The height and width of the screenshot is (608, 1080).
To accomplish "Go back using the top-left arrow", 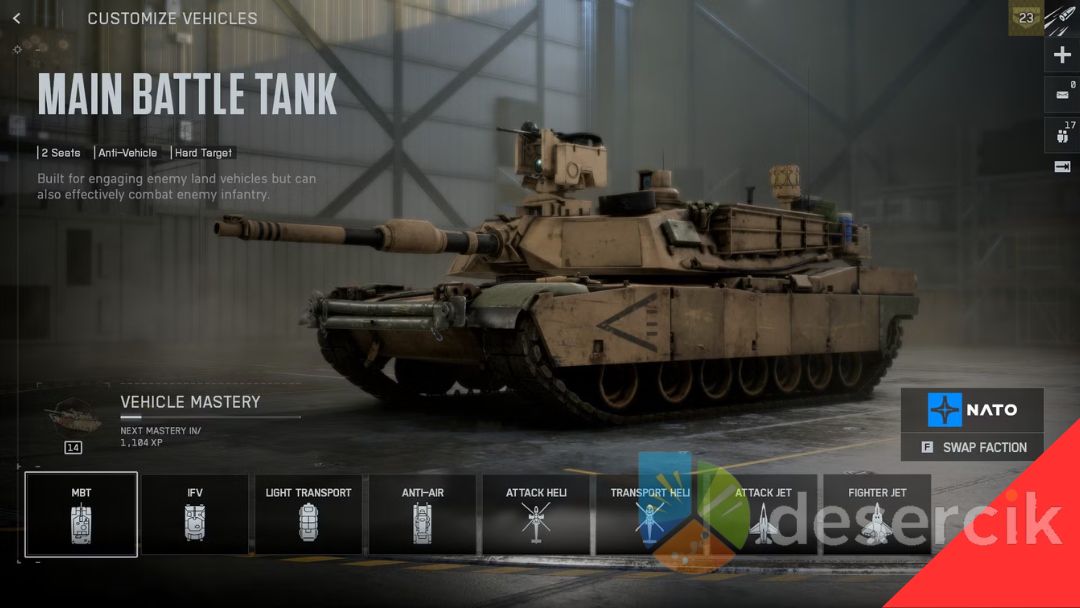I will (17, 18).
